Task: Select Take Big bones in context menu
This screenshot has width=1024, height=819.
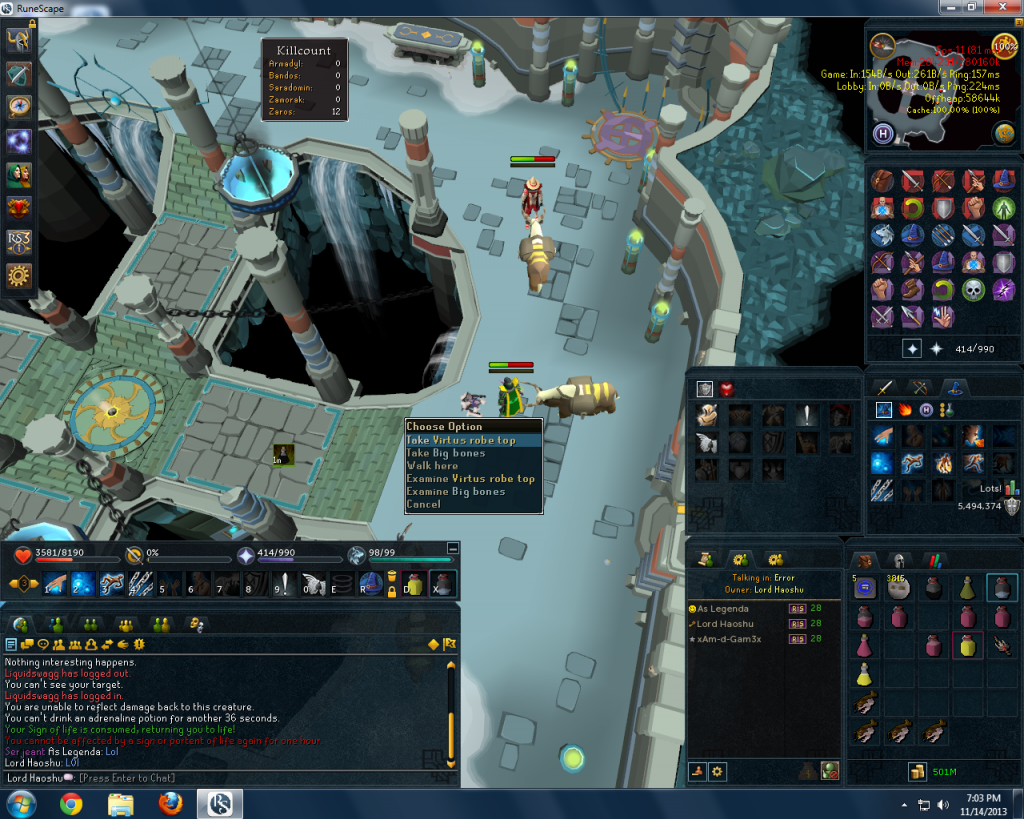Action: coord(446,453)
